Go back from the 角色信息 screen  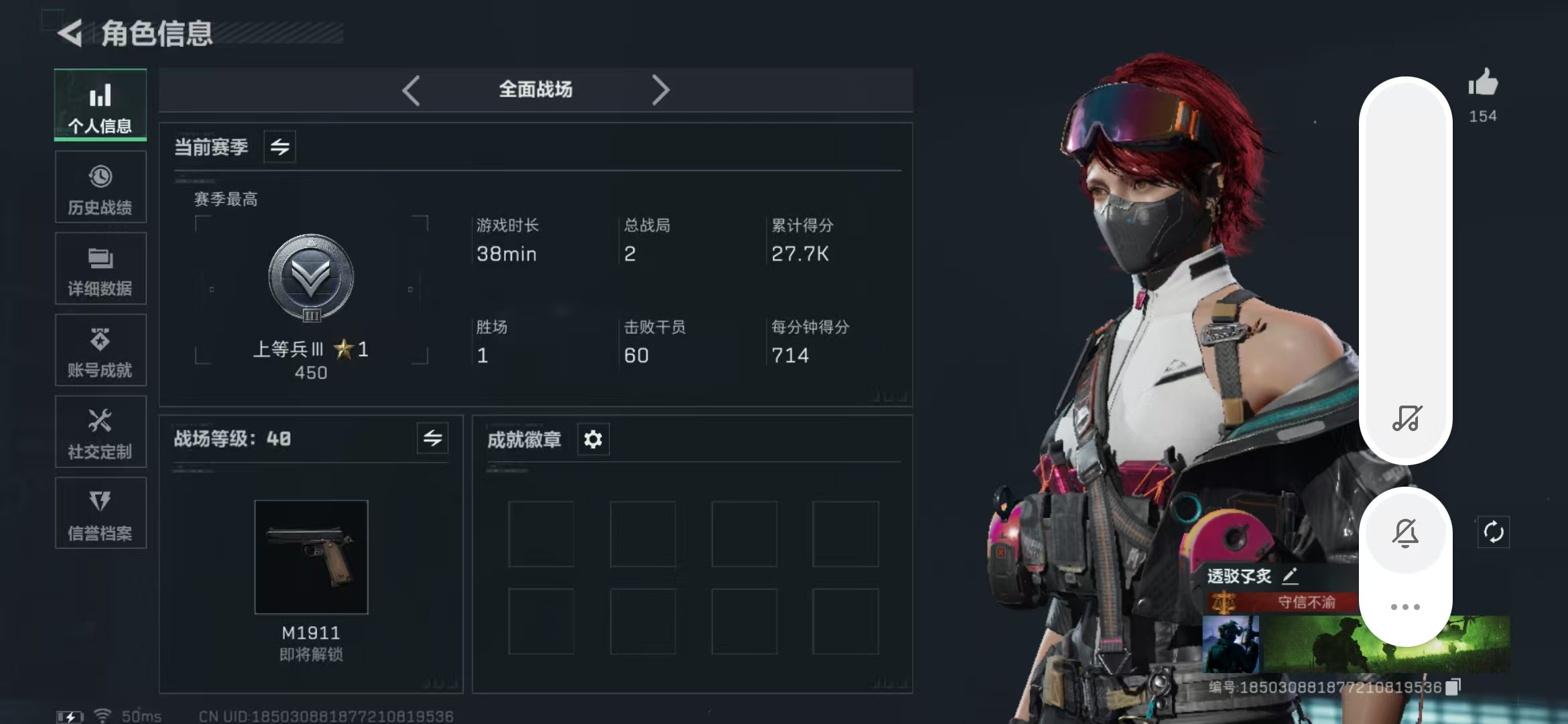70,33
